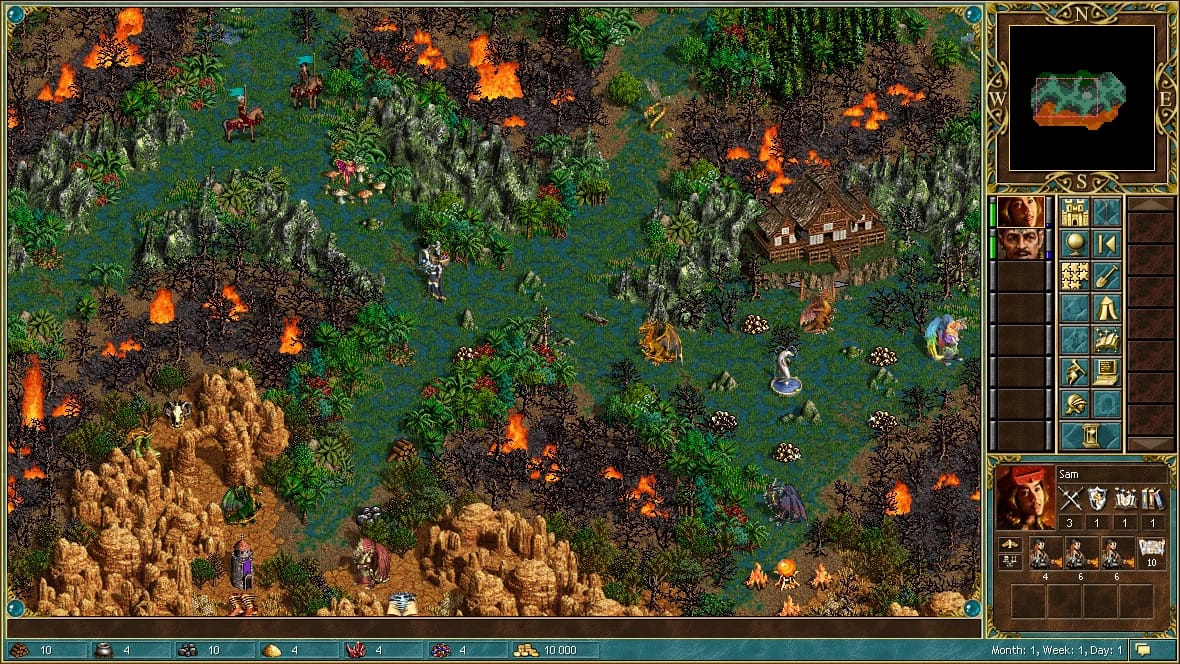1180x664 pixels.
Task: Open the Kingdom Overview castle button
Action: [x=1075, y=213]
